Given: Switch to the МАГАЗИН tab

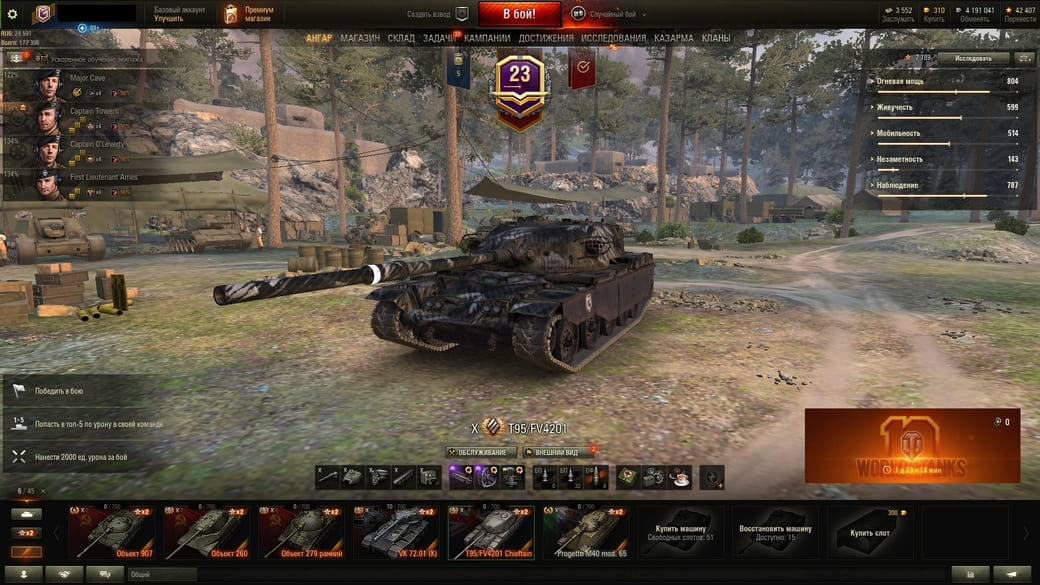Looking at the screenshot, I should 360,38.
